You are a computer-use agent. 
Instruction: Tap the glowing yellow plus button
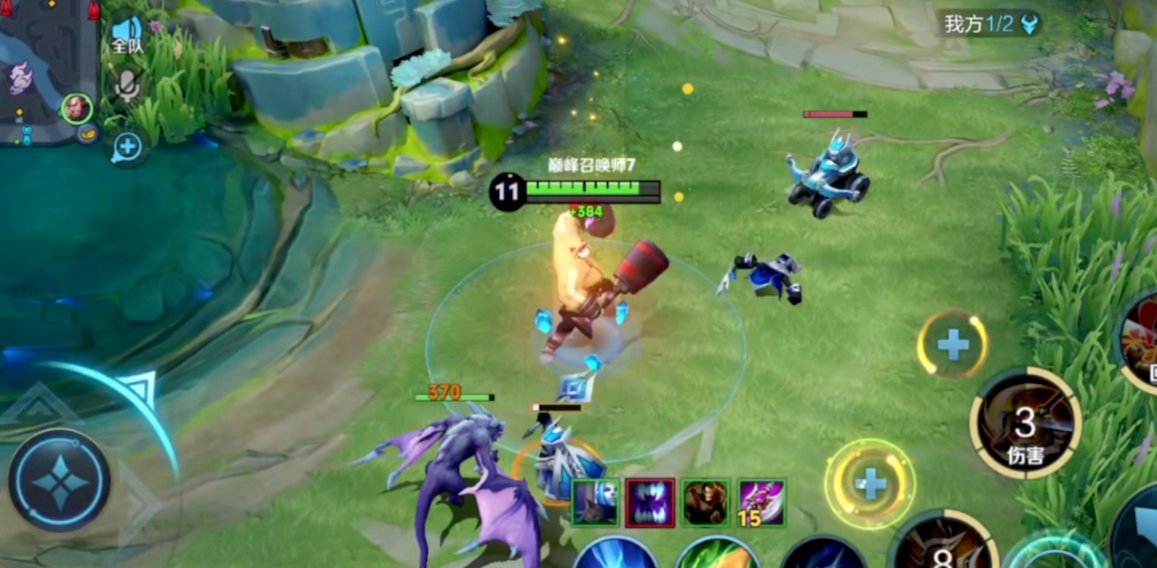[x=870, y=485]
